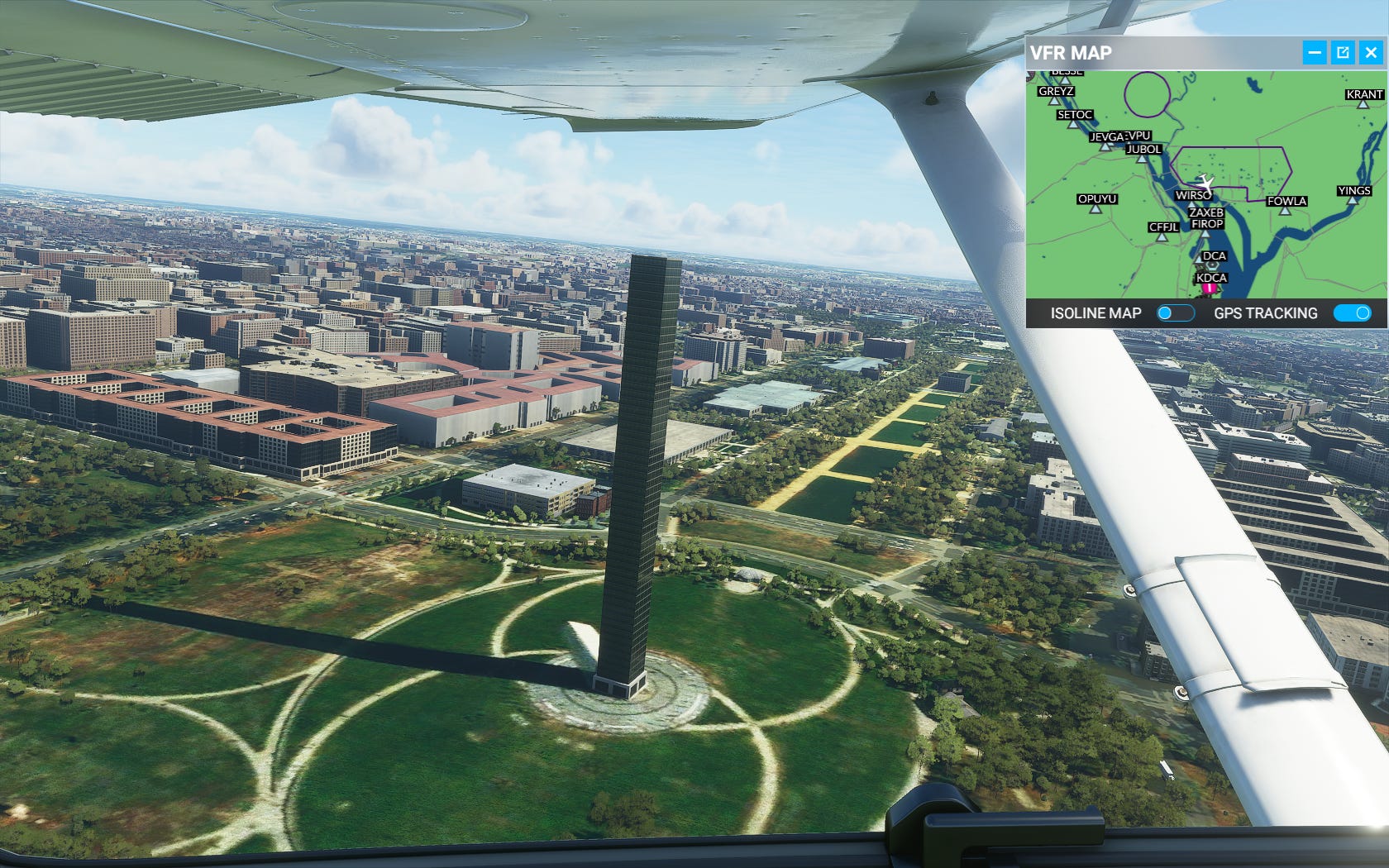1389x868 pixels.
Task: Click the FOWLA waypoint on the map
Action: [1285, 210]
